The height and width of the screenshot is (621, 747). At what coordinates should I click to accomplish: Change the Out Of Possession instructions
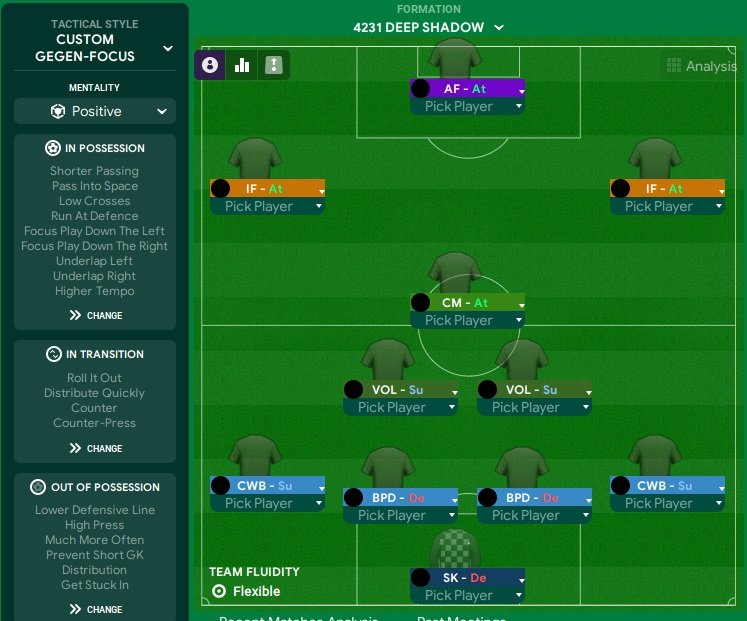tap(95, 609)
